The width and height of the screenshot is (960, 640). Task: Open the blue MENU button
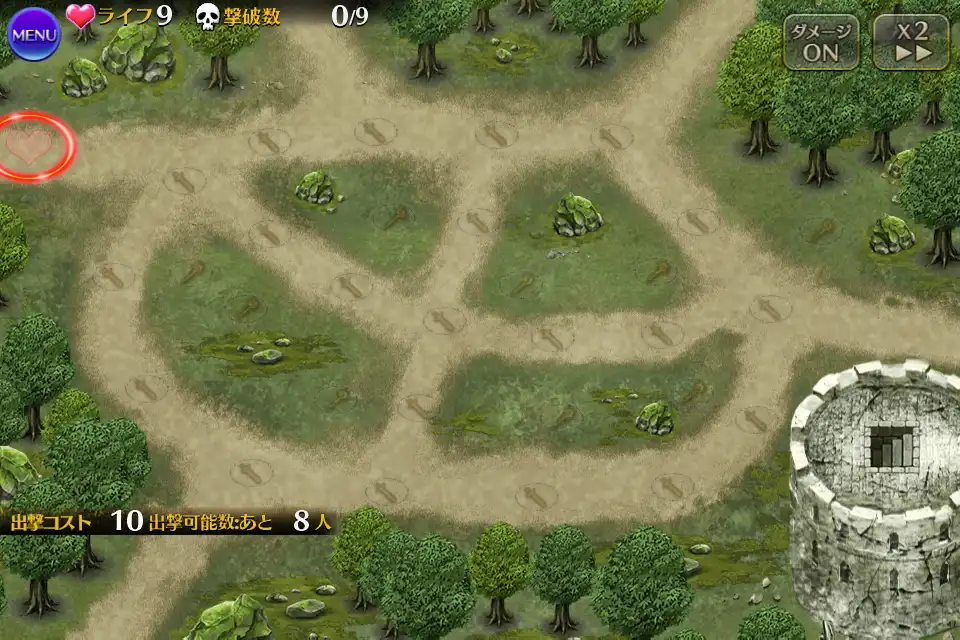click(x=34, y=35)
